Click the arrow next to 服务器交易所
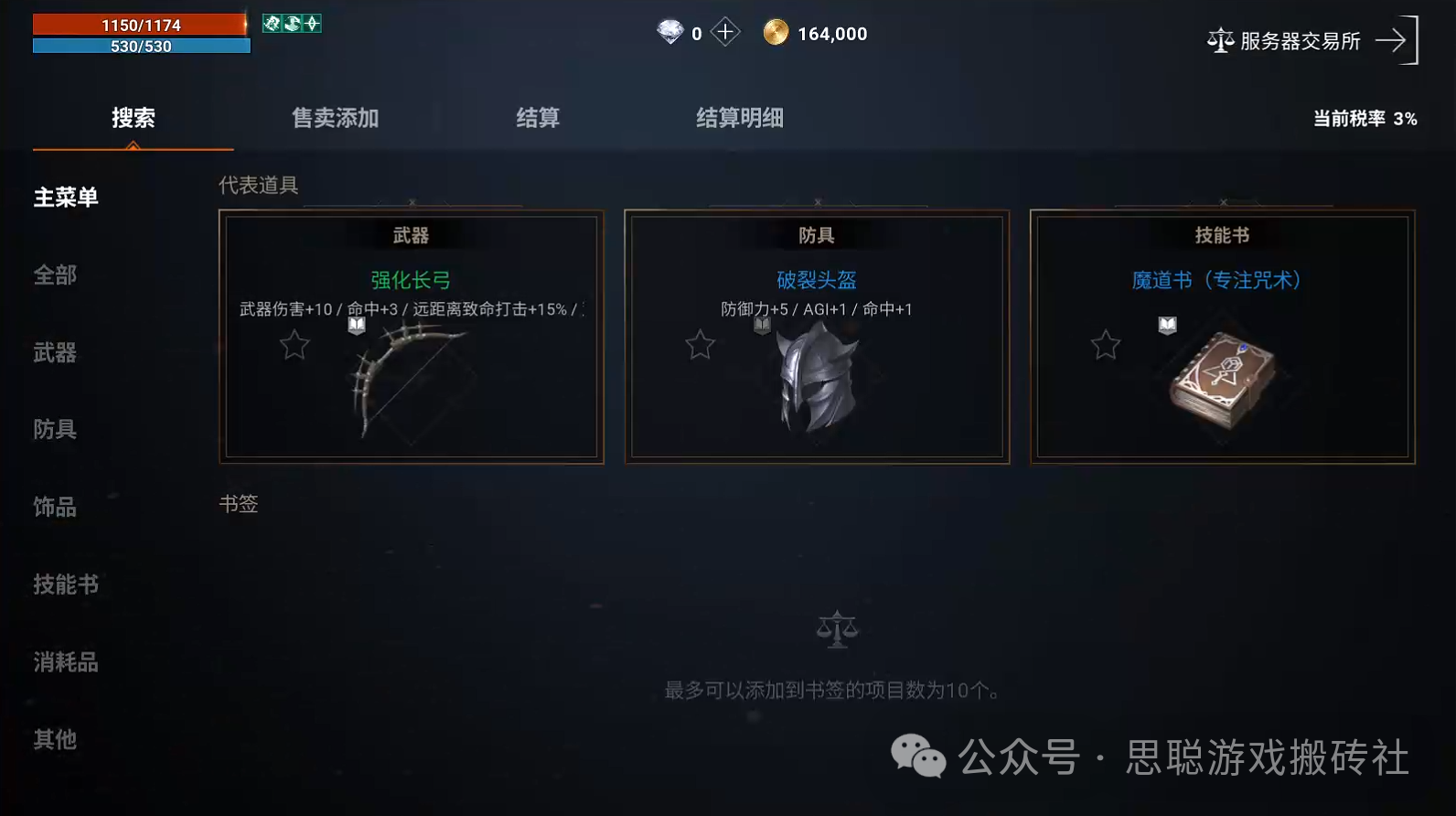 pos(1392,40)
